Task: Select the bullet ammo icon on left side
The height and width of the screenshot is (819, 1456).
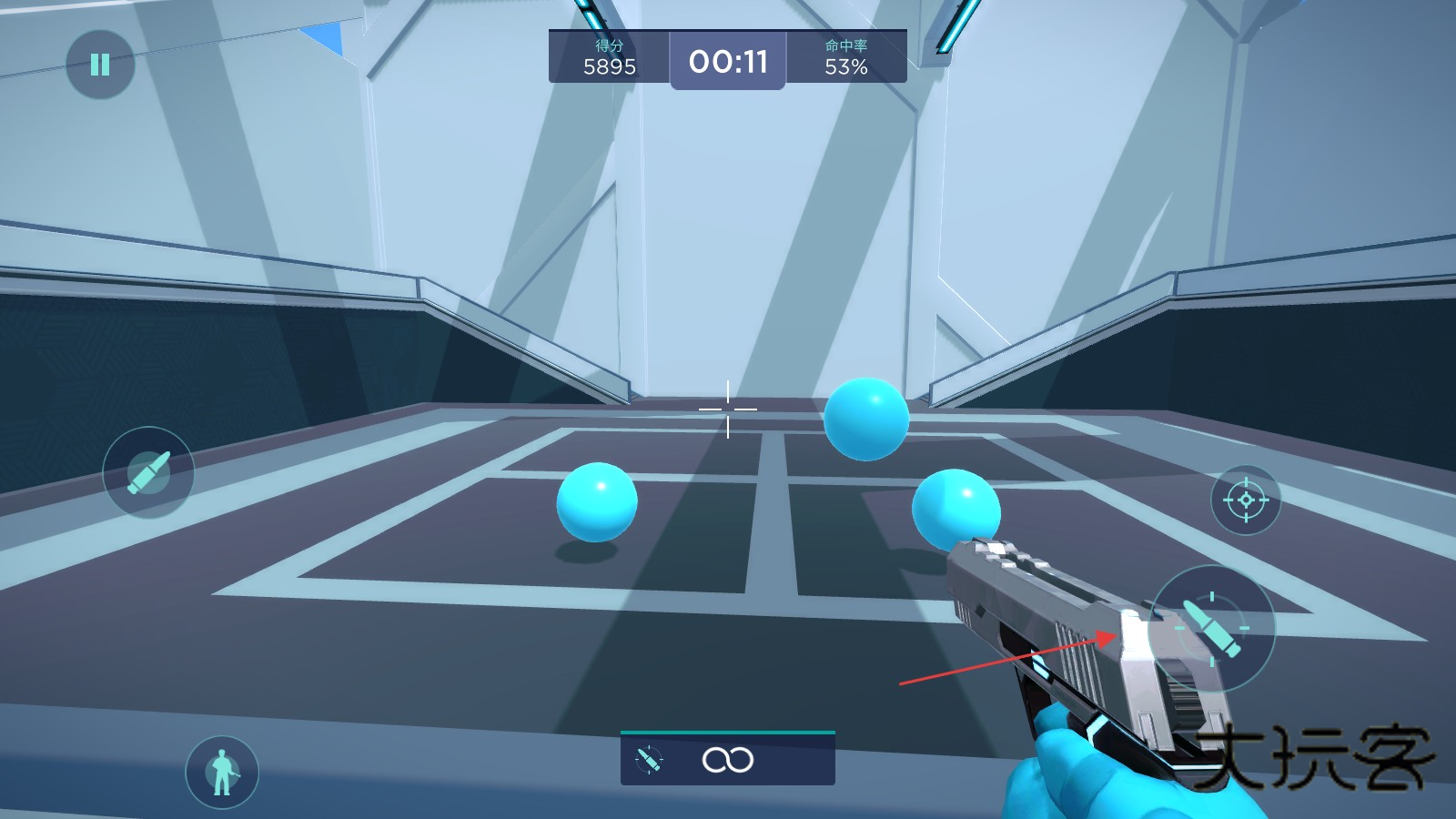Action: (x=148, y=472)
